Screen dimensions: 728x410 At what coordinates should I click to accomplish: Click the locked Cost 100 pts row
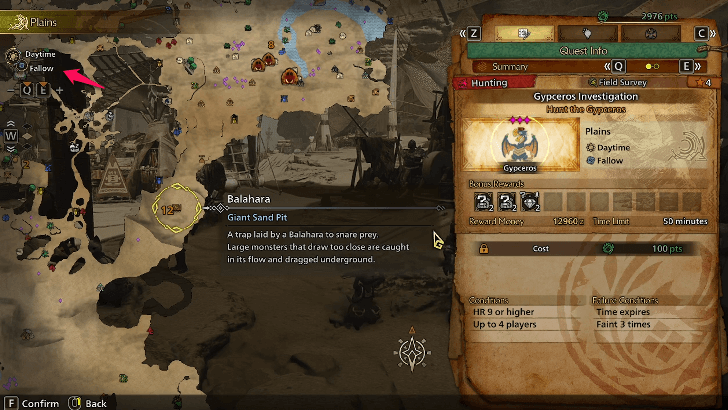click(588, 248)
